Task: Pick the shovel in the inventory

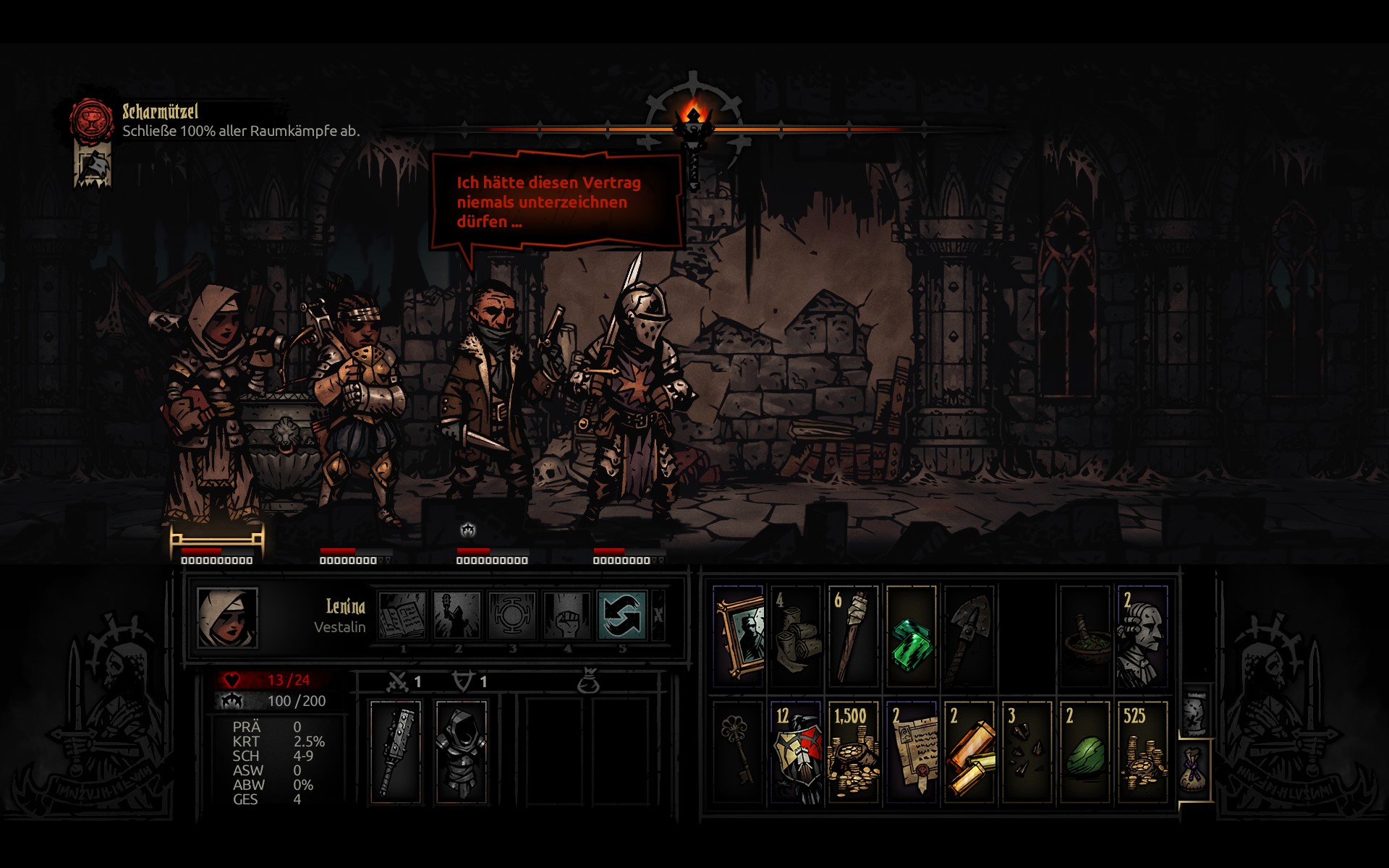Action: 969,637
